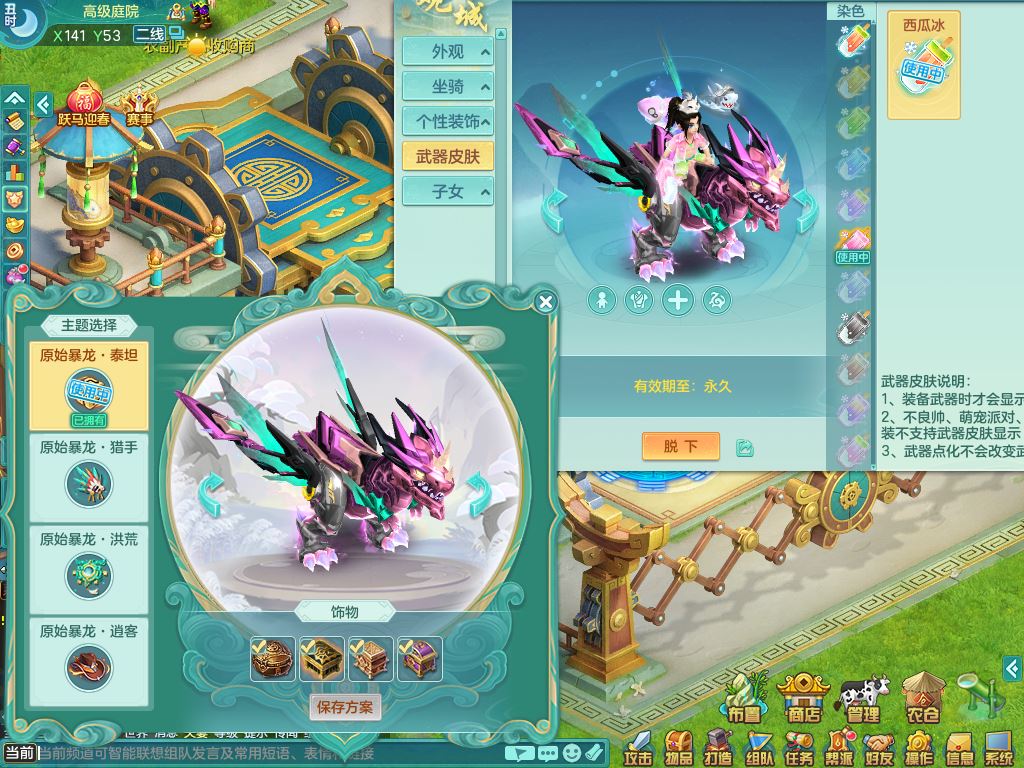Screen dimensions: 1024x768
Task: Open the 好友 friends list
Action: coord(878,746)
